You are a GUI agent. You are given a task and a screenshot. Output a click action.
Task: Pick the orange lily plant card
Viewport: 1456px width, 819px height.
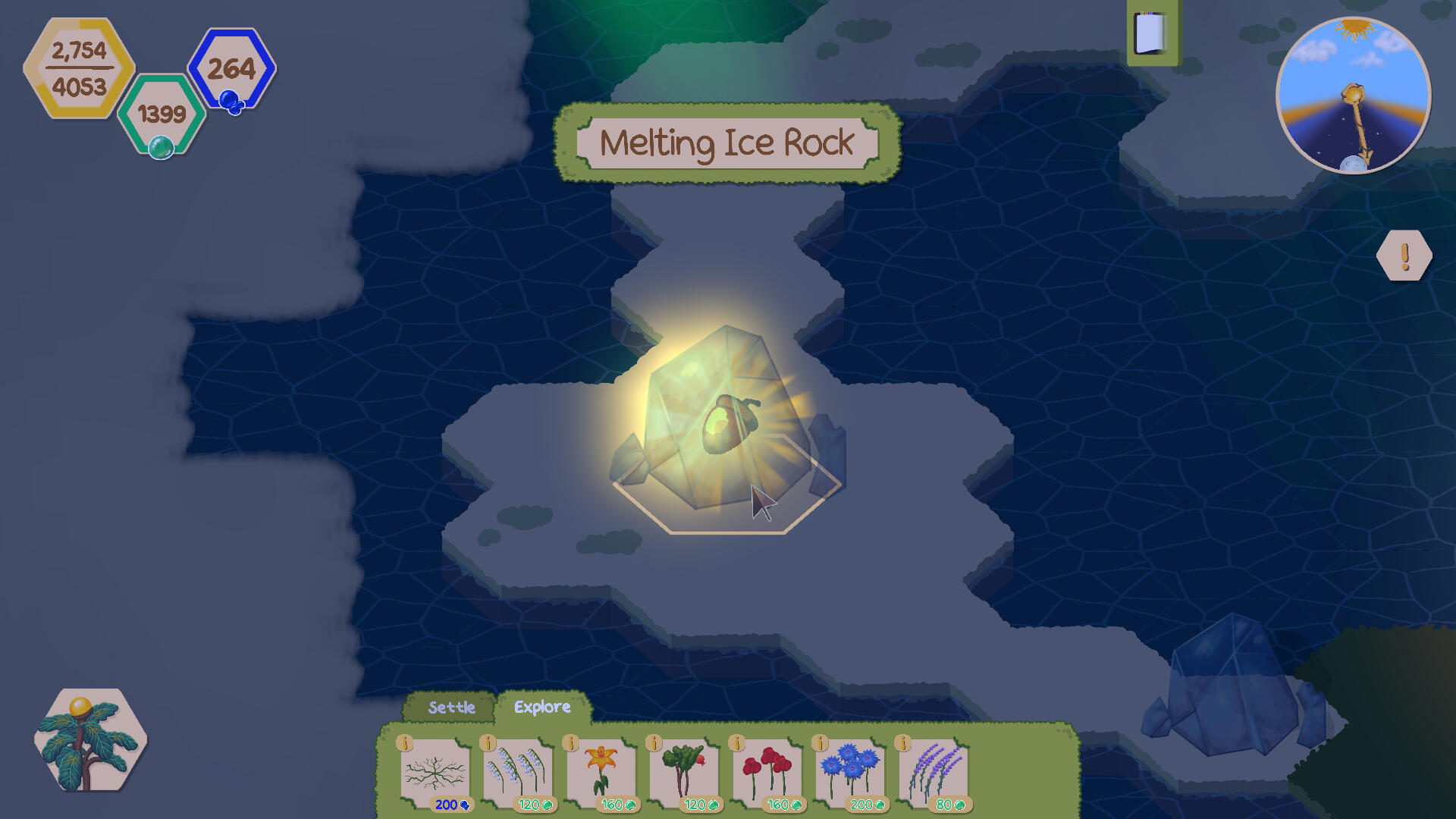pyautogui.click(x=601, y=773)
